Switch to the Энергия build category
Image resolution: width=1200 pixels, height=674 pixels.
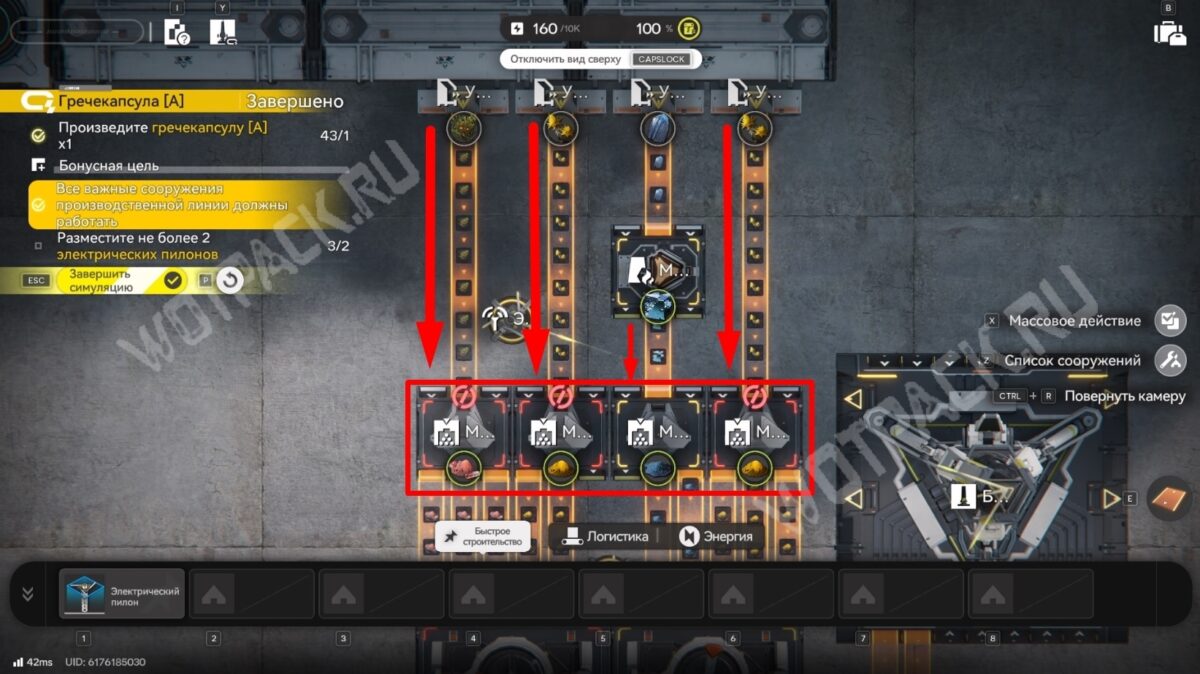(715, 536)
